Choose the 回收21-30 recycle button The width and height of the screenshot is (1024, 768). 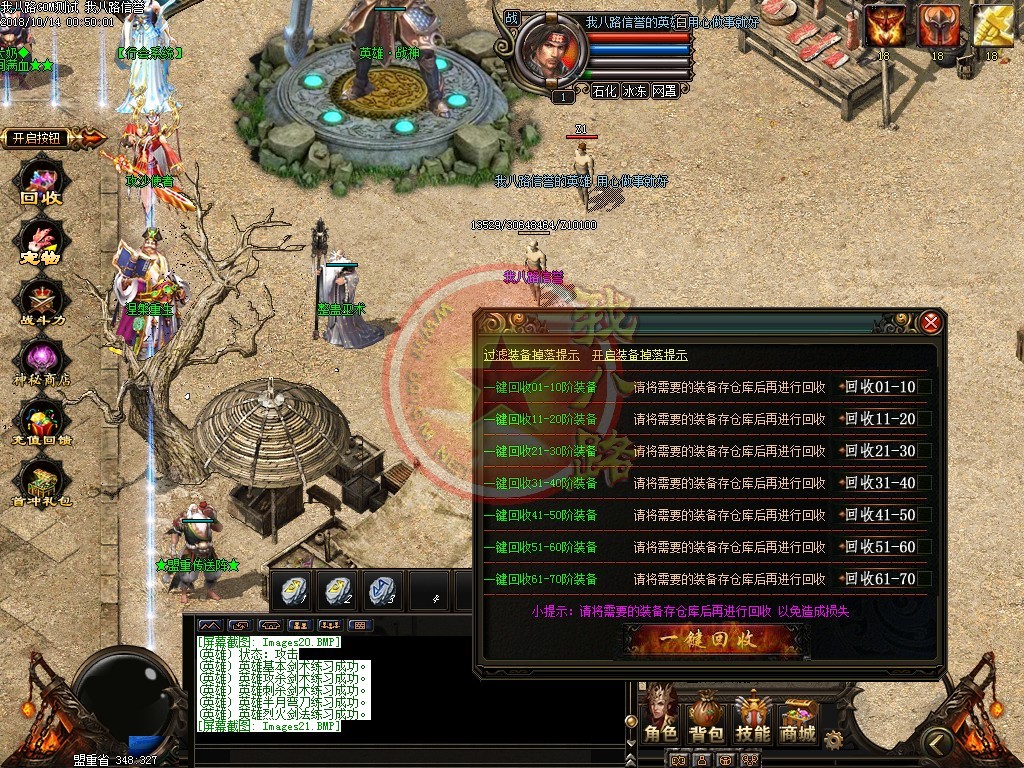[881, 451]
